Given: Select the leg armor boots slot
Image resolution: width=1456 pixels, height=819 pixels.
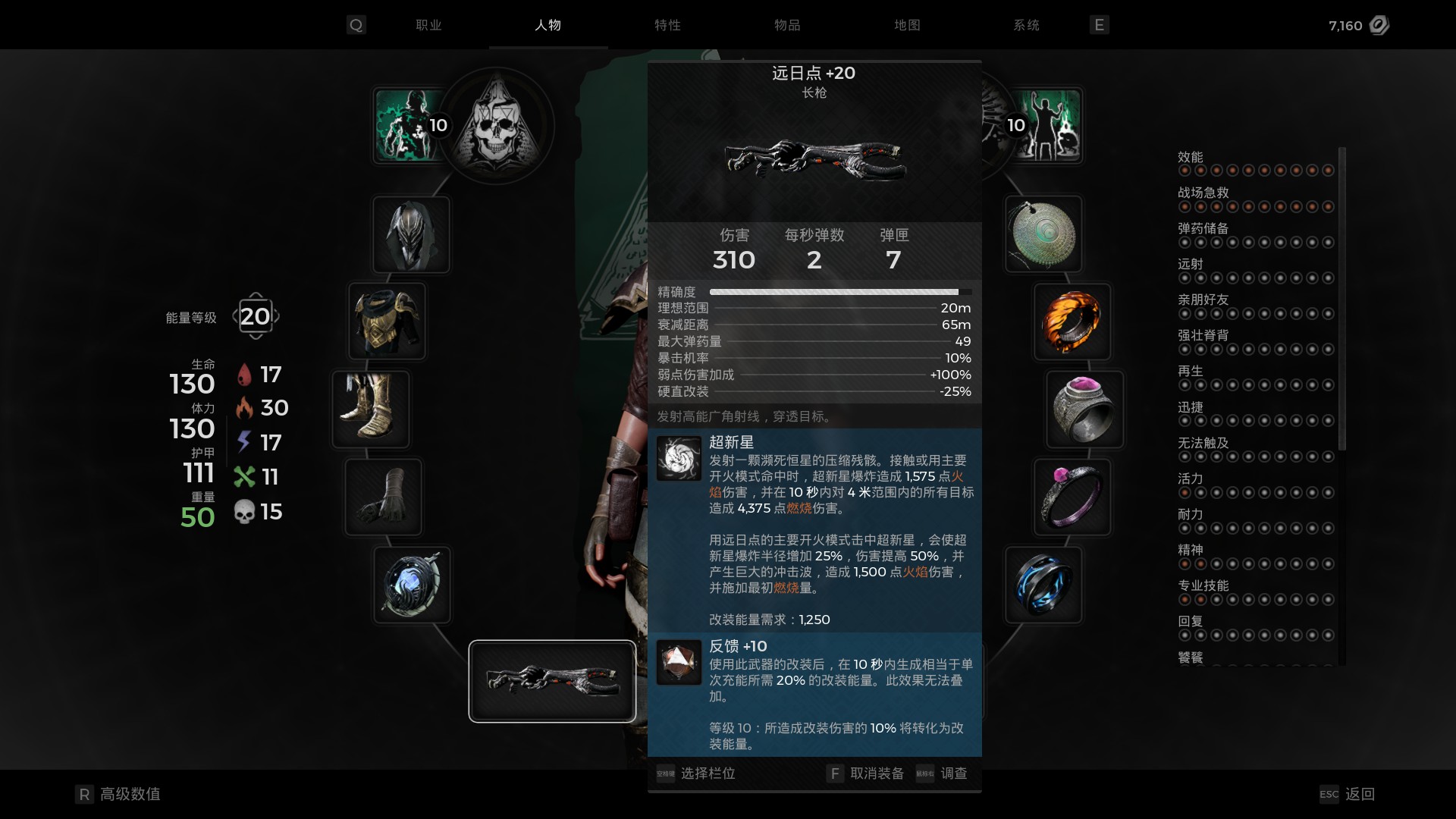Looking at the screenshot, I should click(371, 409).
